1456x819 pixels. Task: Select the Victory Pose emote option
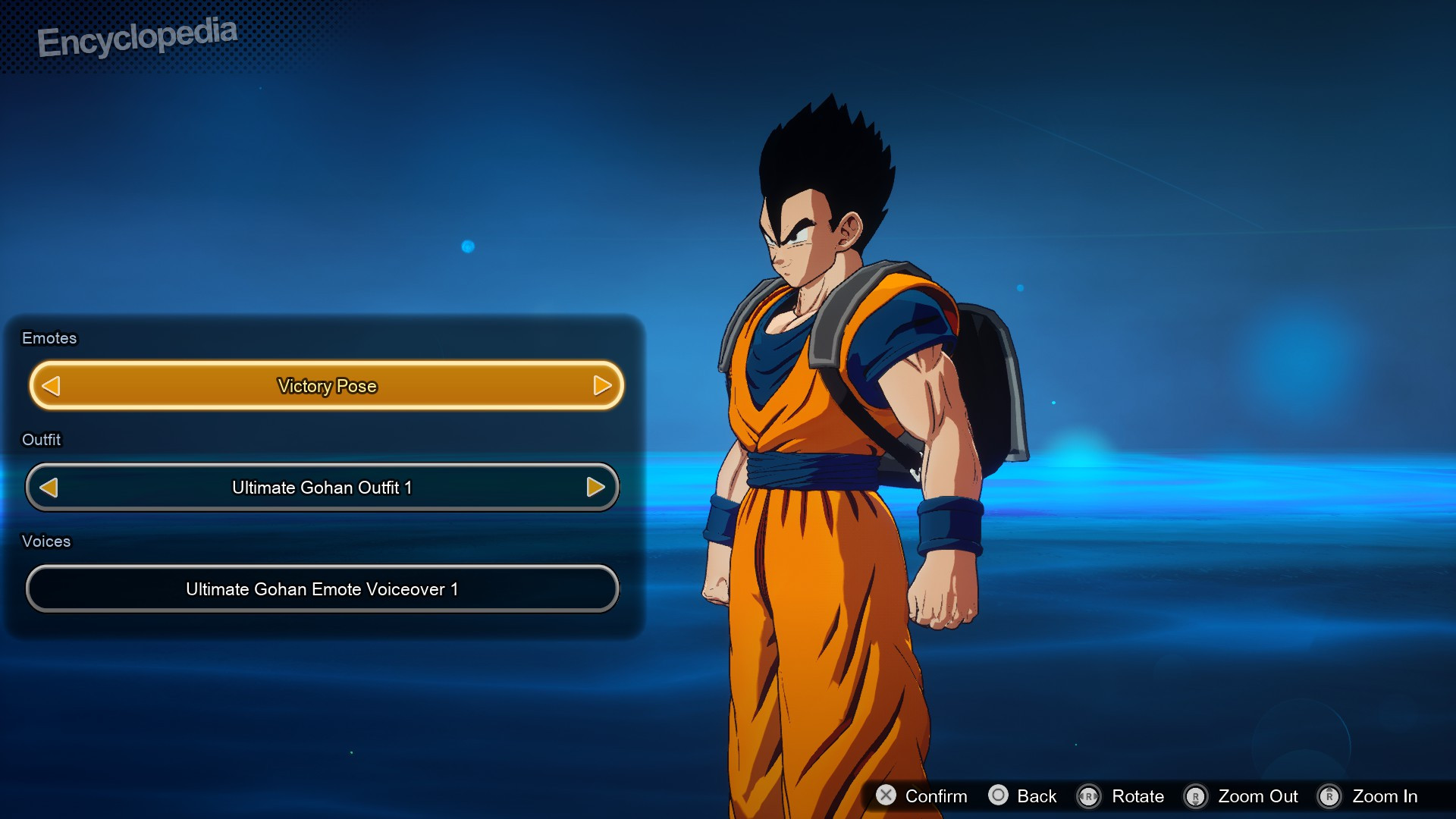tap(325, 385)
